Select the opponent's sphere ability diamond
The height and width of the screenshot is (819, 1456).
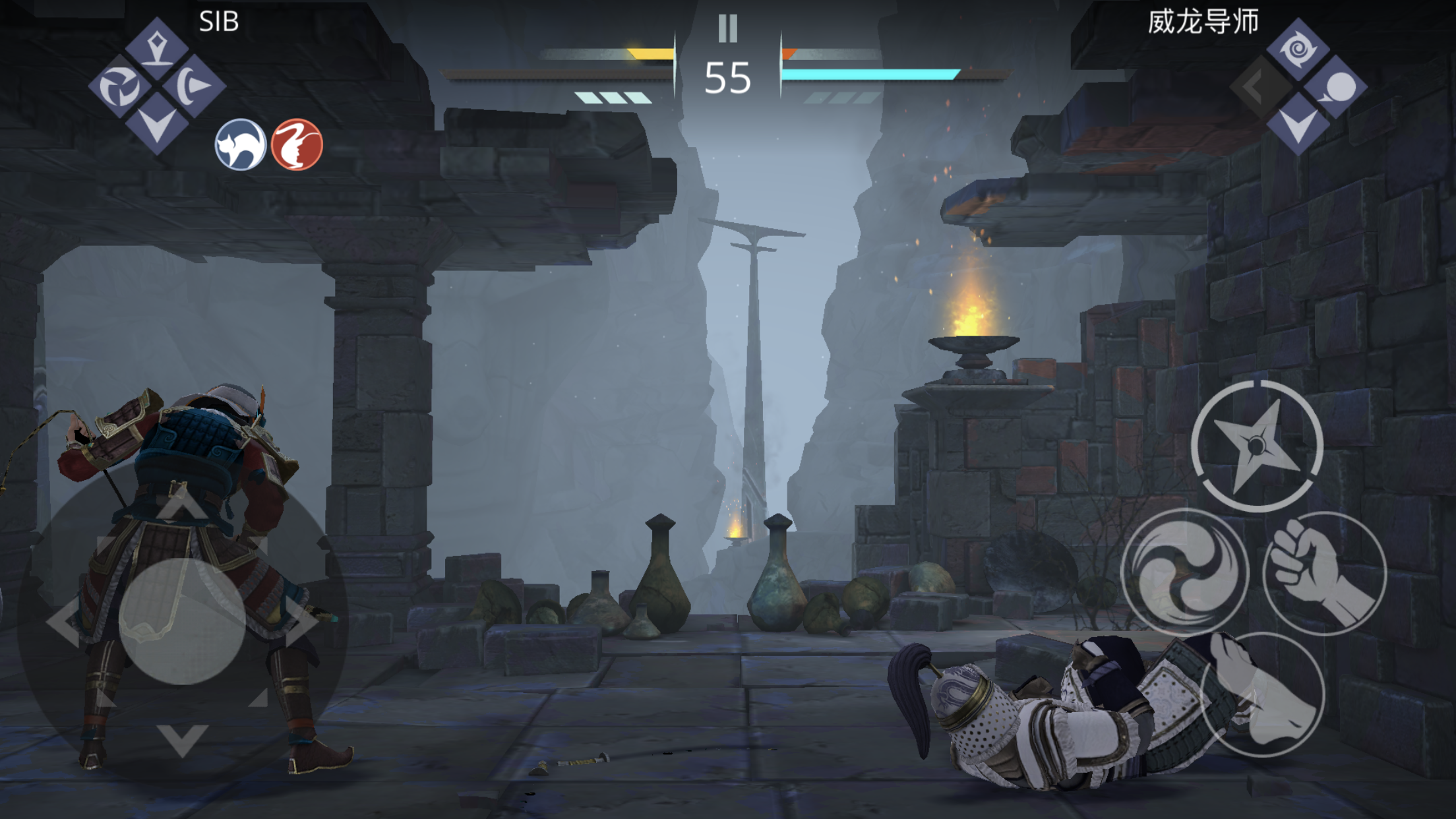point(1336,87)
